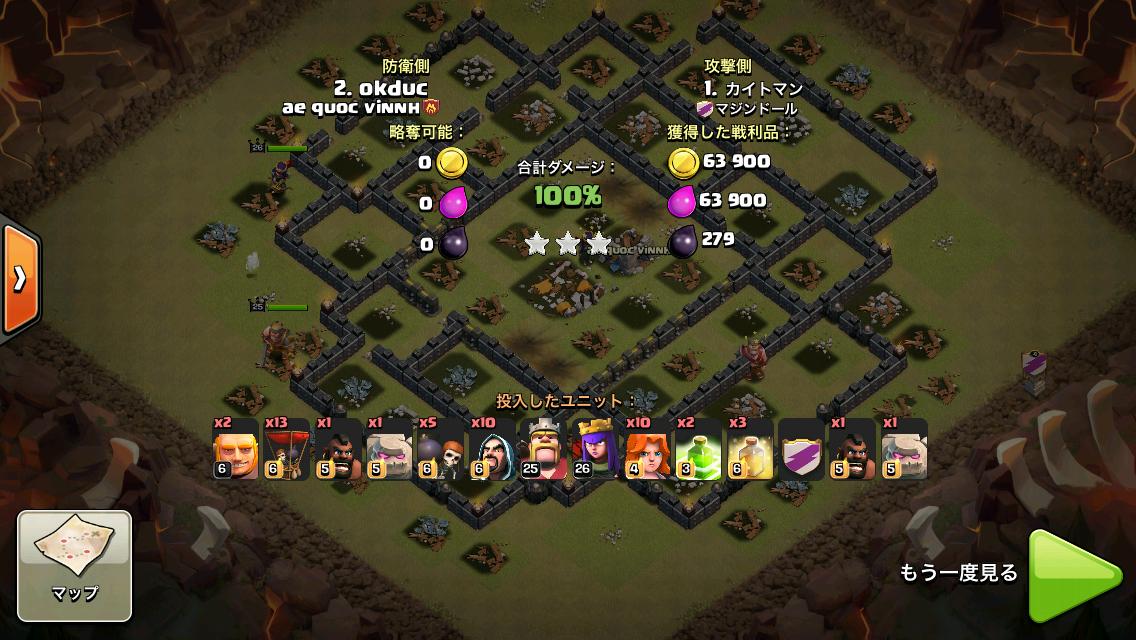Select the purple clan badge shield icon
The height and width of the screenshot is (640, 1136).
pos(801,449)
